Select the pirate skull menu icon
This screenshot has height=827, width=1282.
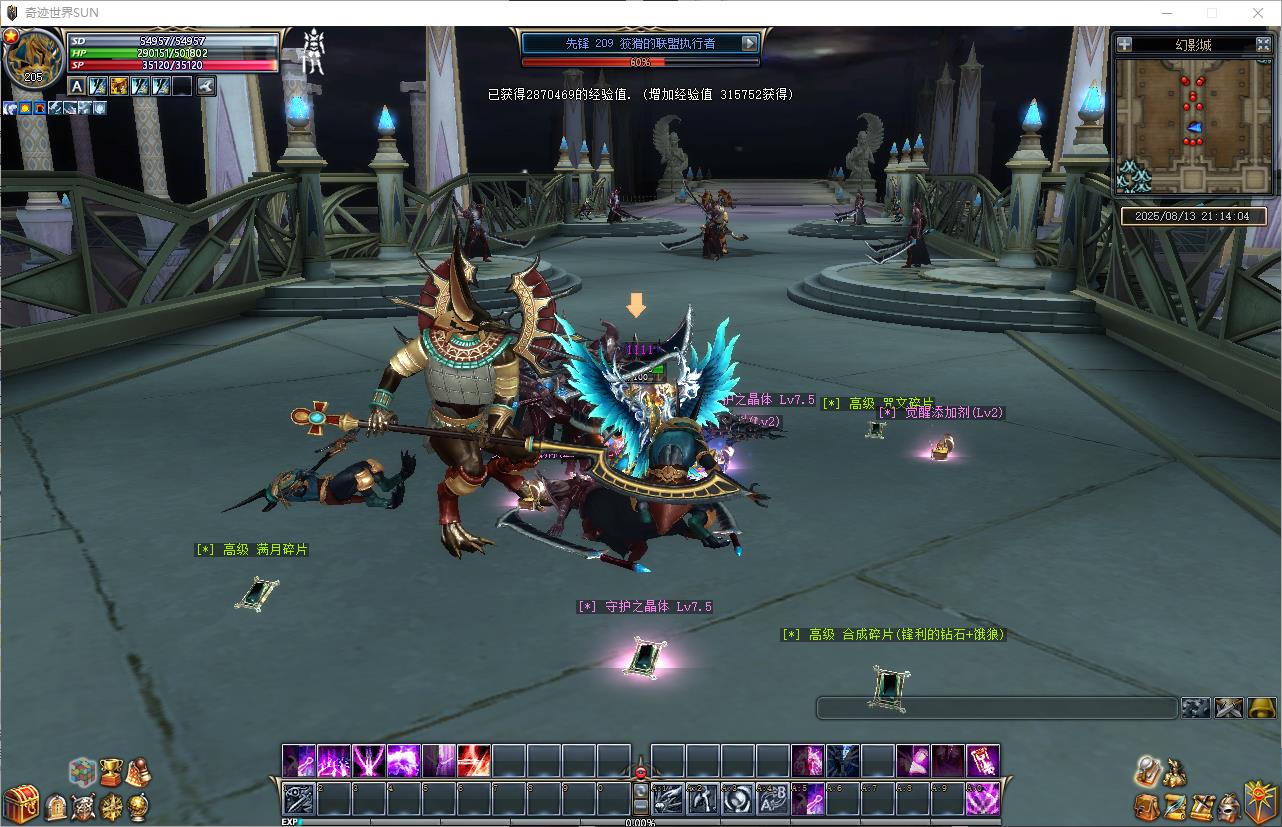(83, 806)
